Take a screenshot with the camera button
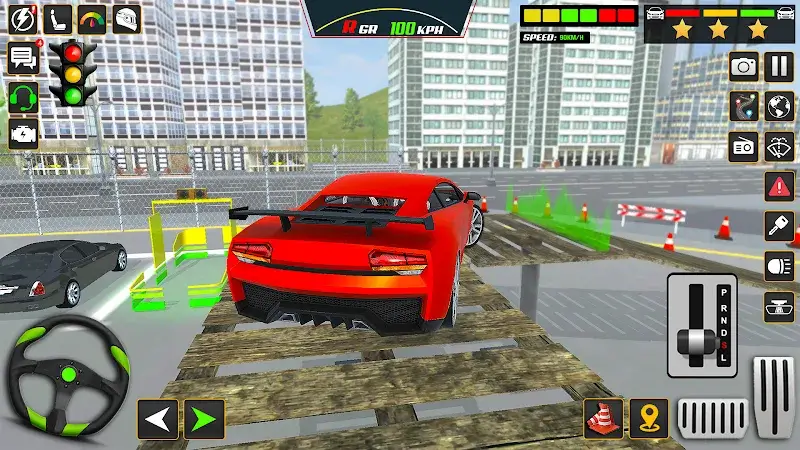The height and width of the screenshot is (450, 800). pos(743,67)
